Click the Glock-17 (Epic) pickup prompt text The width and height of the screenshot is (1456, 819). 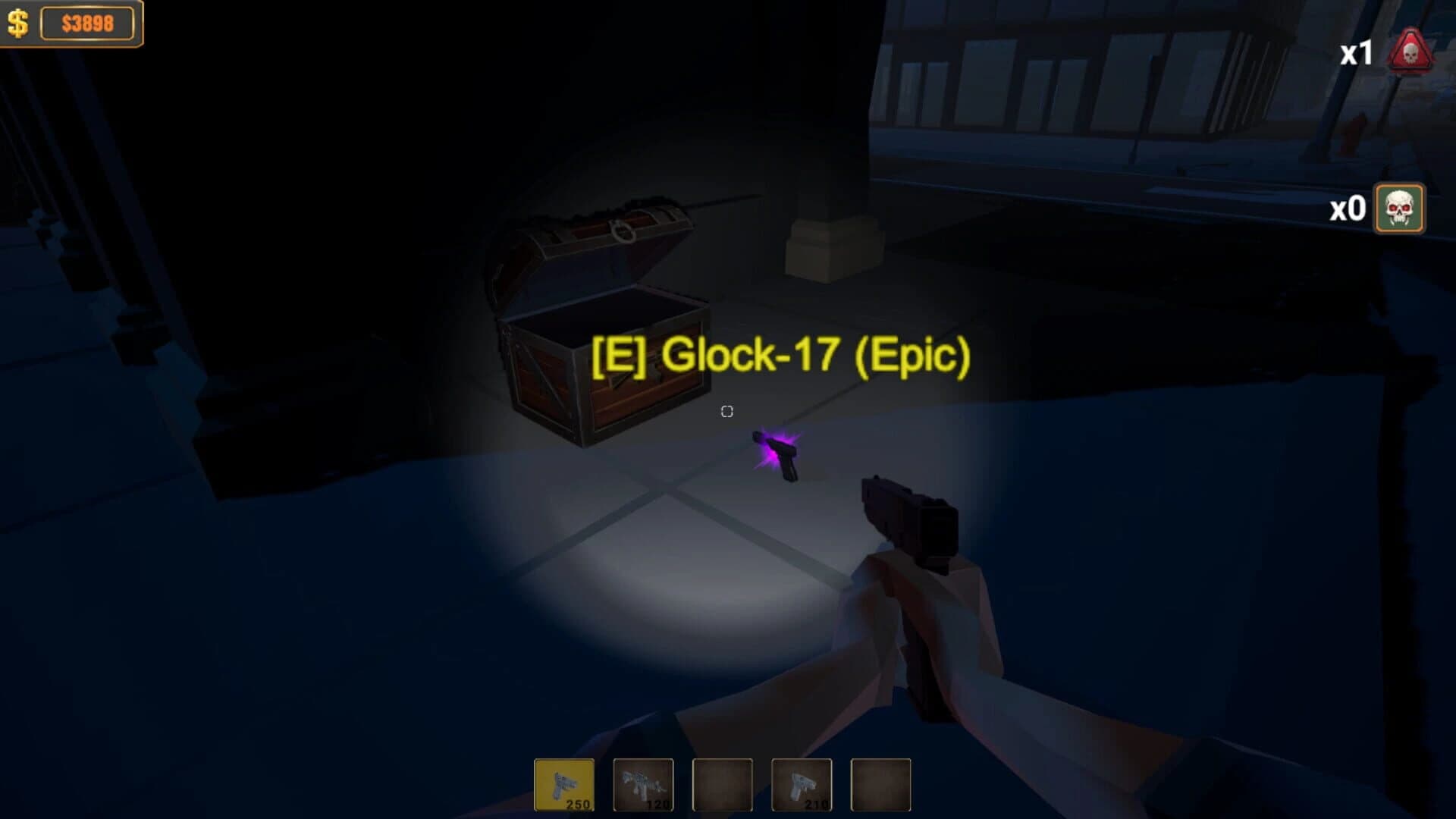click(x=781, y=354)
